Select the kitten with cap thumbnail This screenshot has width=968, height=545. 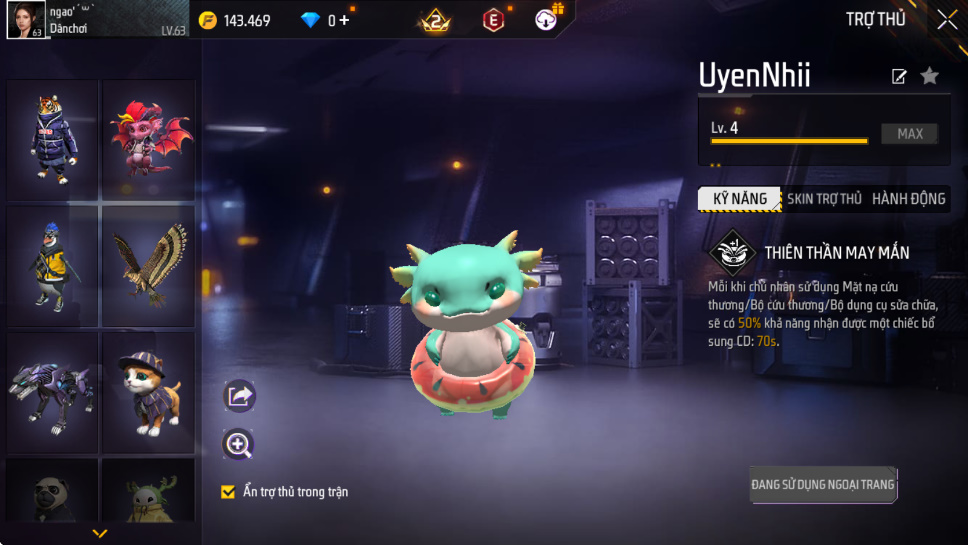pyautogui.click(x=148, y=391)
